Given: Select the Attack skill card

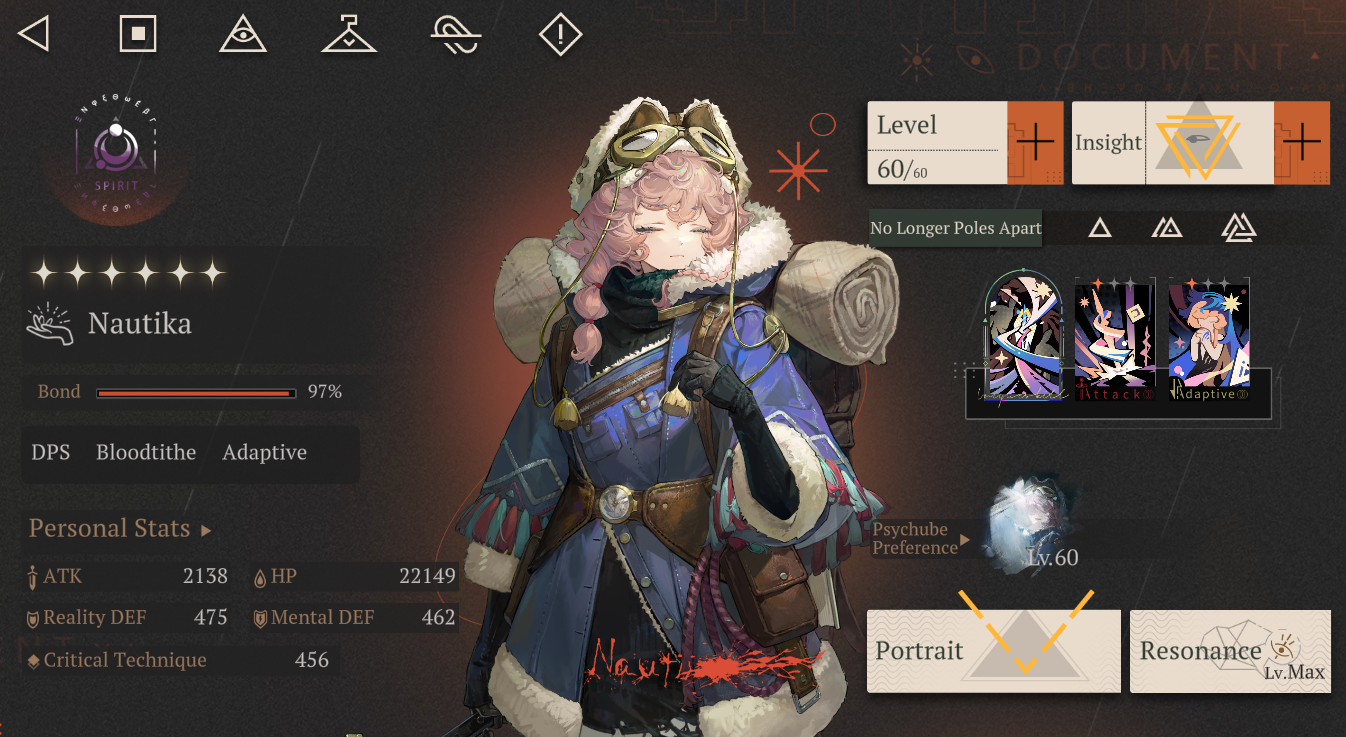Looking at the screenshot, I should (1115, 339).
